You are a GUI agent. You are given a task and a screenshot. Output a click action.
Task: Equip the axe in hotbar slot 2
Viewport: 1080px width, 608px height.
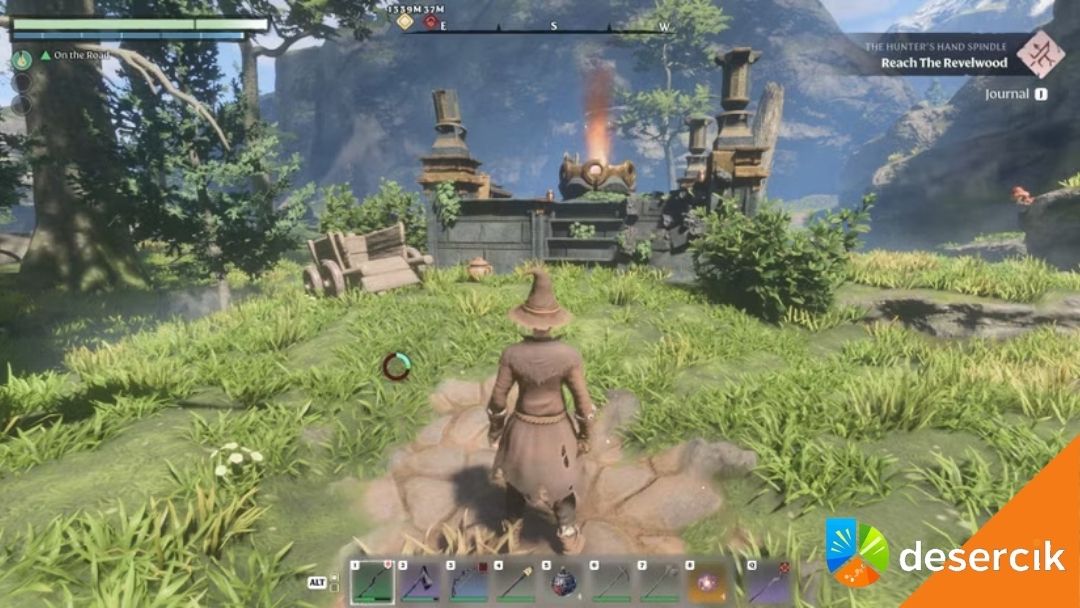419,581
